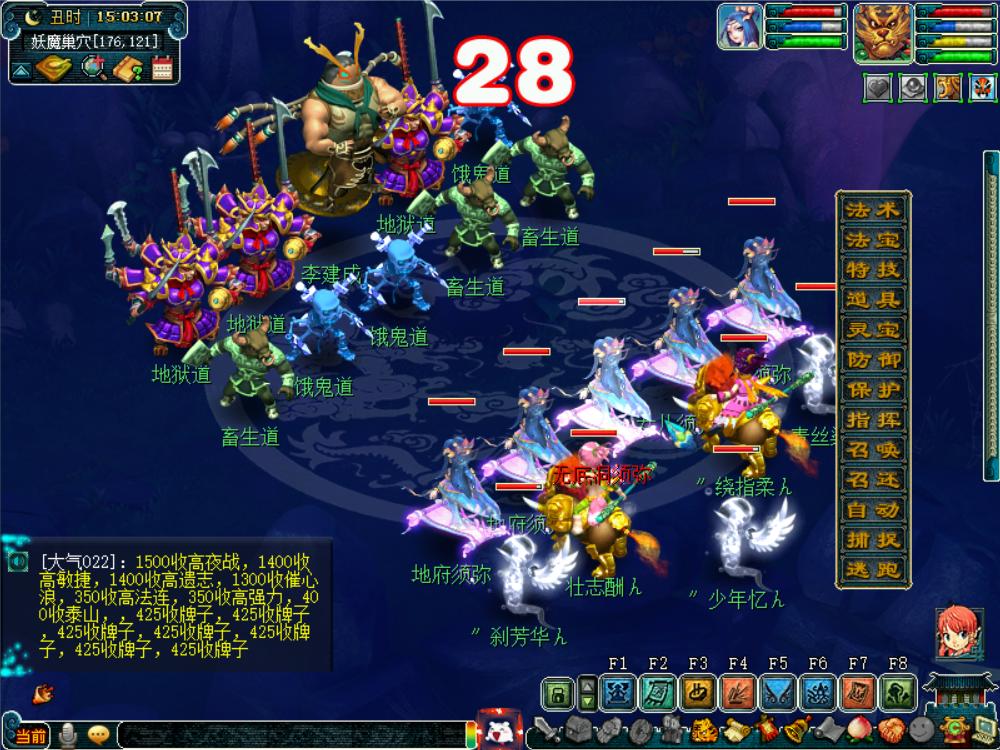The width and height of the screenshot is (1000, 750).
Task: Open the magnifying glass map search icon
Action: point(95,68)
